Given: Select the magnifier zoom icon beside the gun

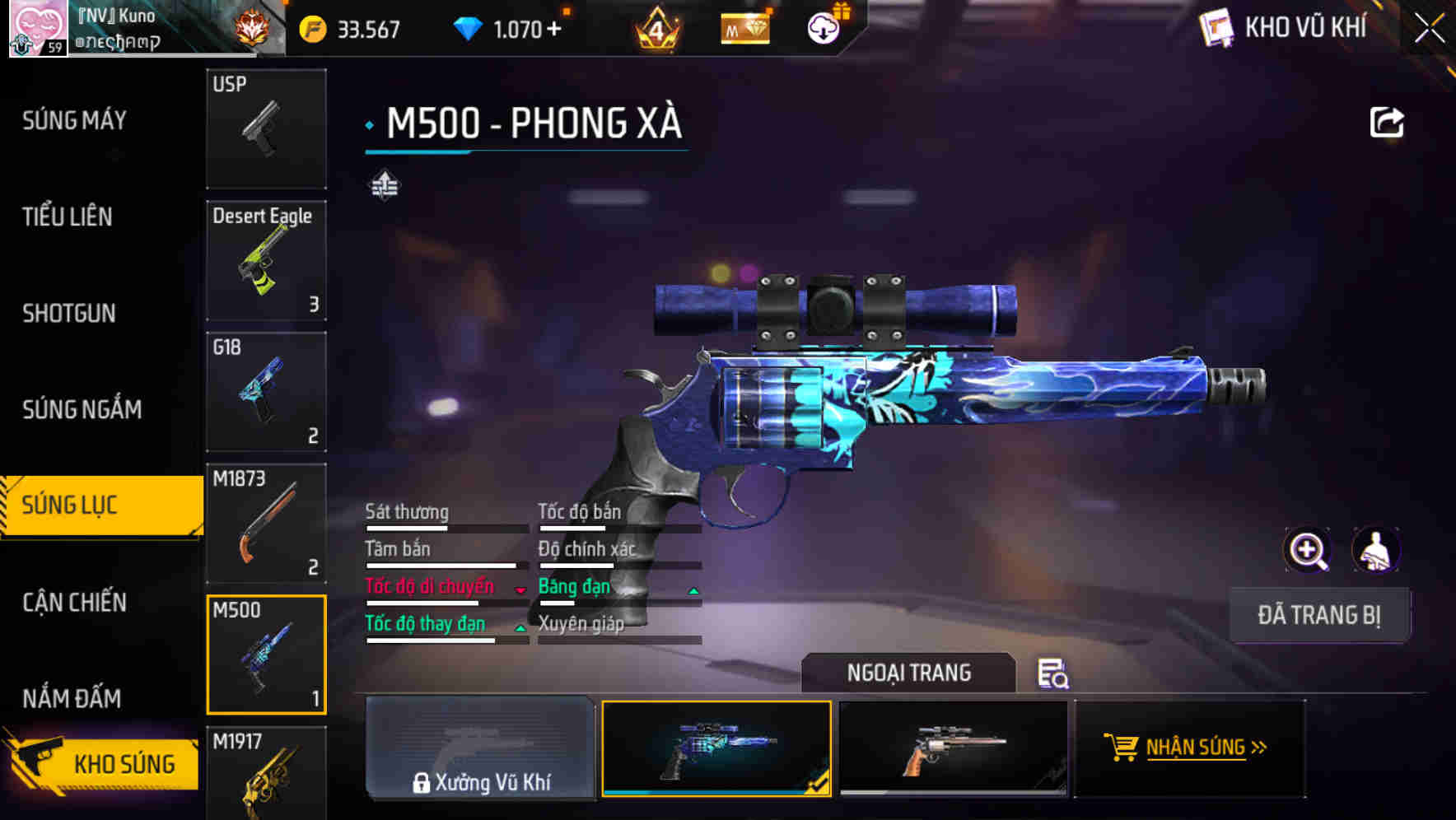Looking at the screenshot, I should [x=1307, y=550].
